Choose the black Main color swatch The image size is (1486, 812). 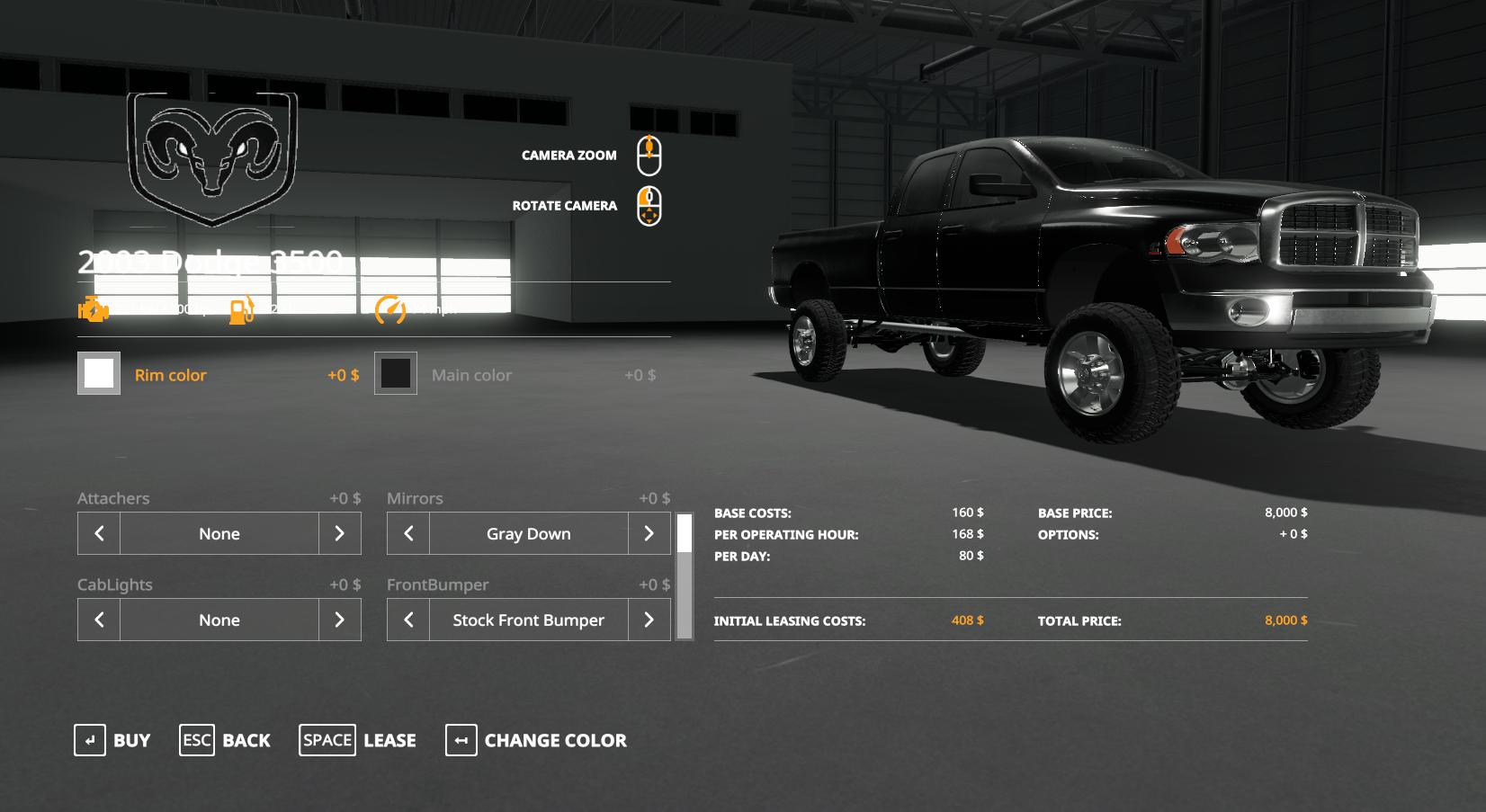point(396,373)
